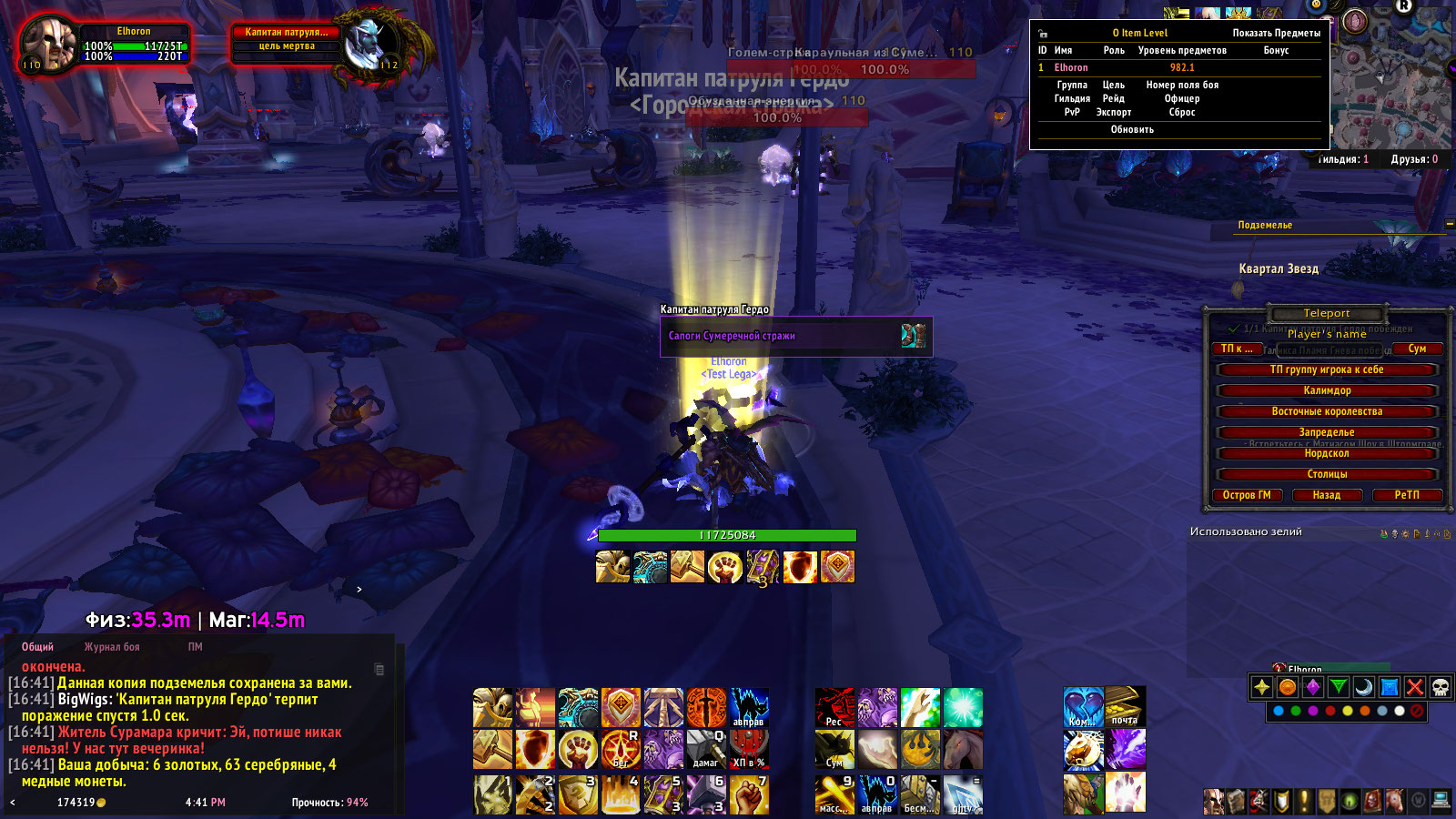Select the red X raid marker

pos(1414,687)
